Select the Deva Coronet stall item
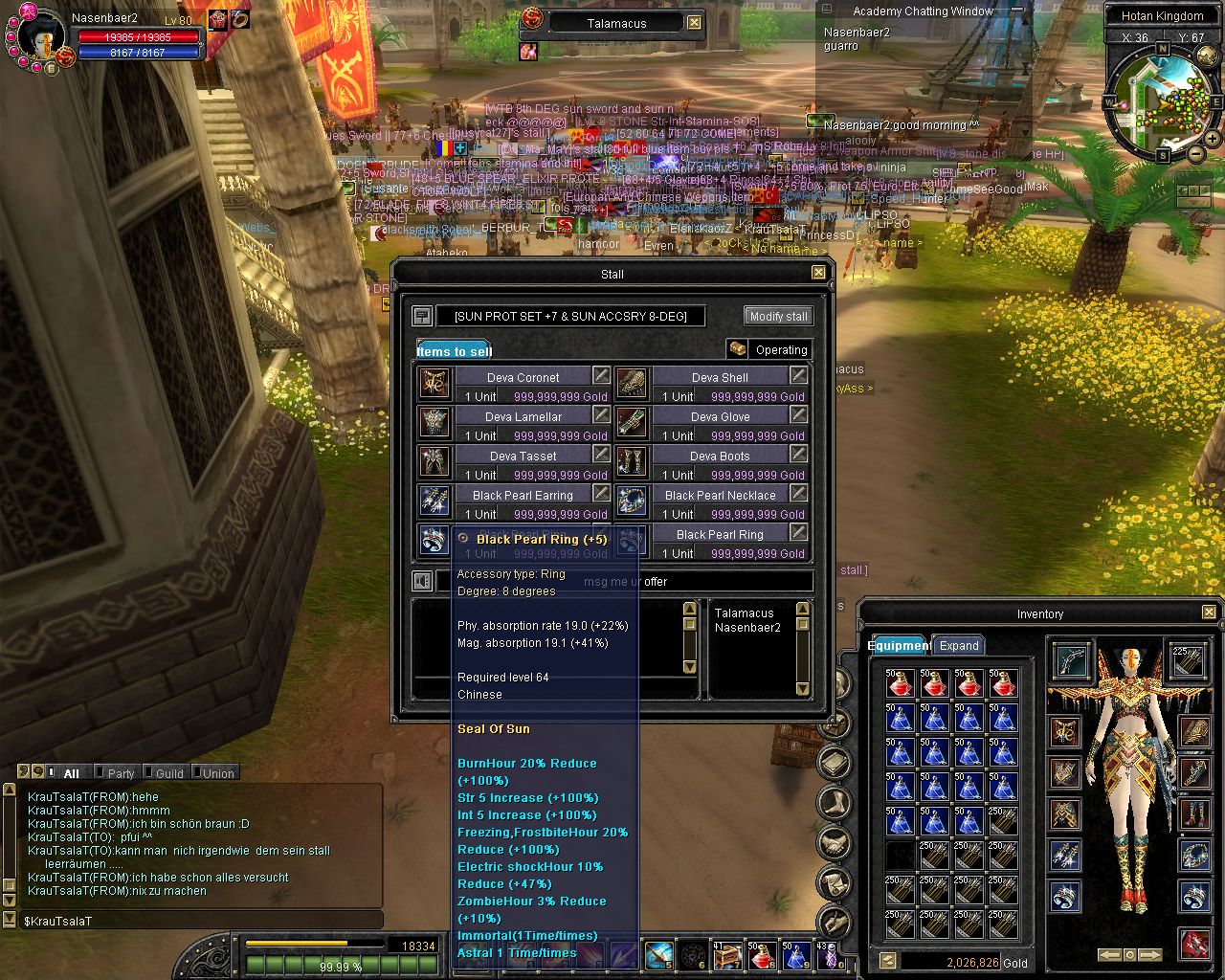This screenshot has width=1225, height=980. pyautogui.click(x=435, y=382)
